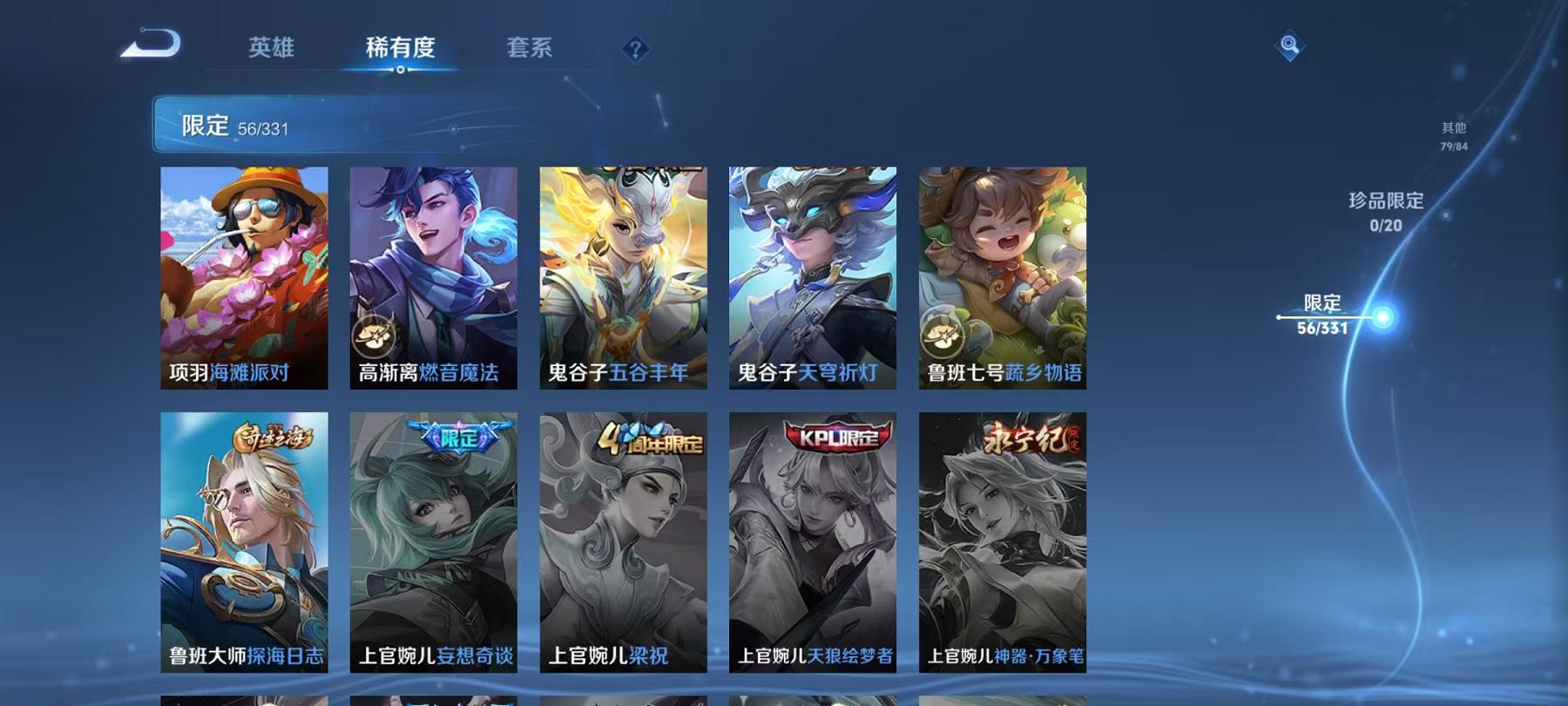Open the 鬼谷子五谷丰年 skin card

pyautogui.click(x=622, y=279)
